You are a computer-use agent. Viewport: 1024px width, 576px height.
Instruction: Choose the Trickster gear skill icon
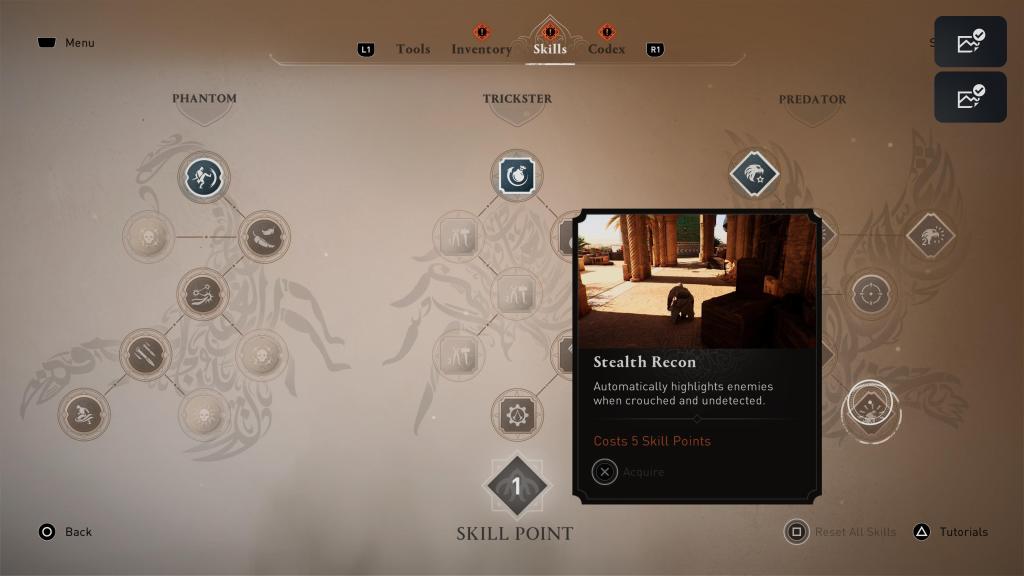coord(516,414)
